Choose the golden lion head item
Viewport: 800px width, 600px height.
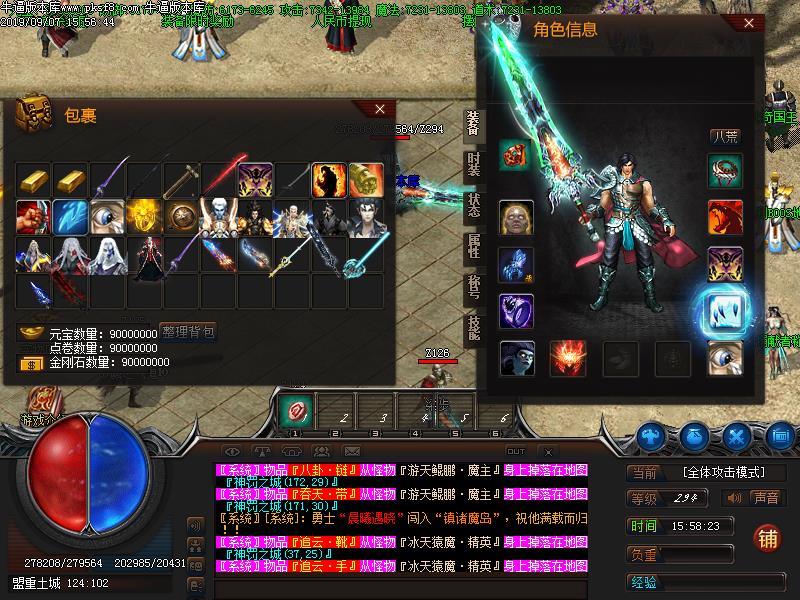pyautogui.click(x=144, y=217)
